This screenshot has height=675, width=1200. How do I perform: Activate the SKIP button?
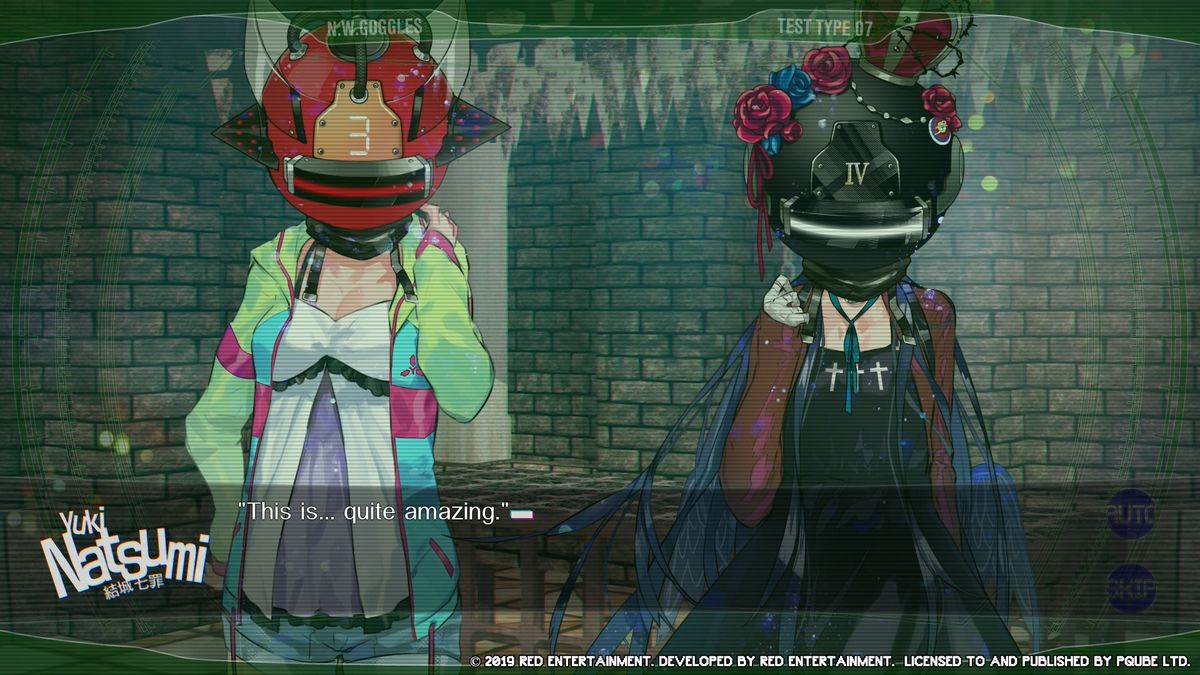click(1131, 588)
